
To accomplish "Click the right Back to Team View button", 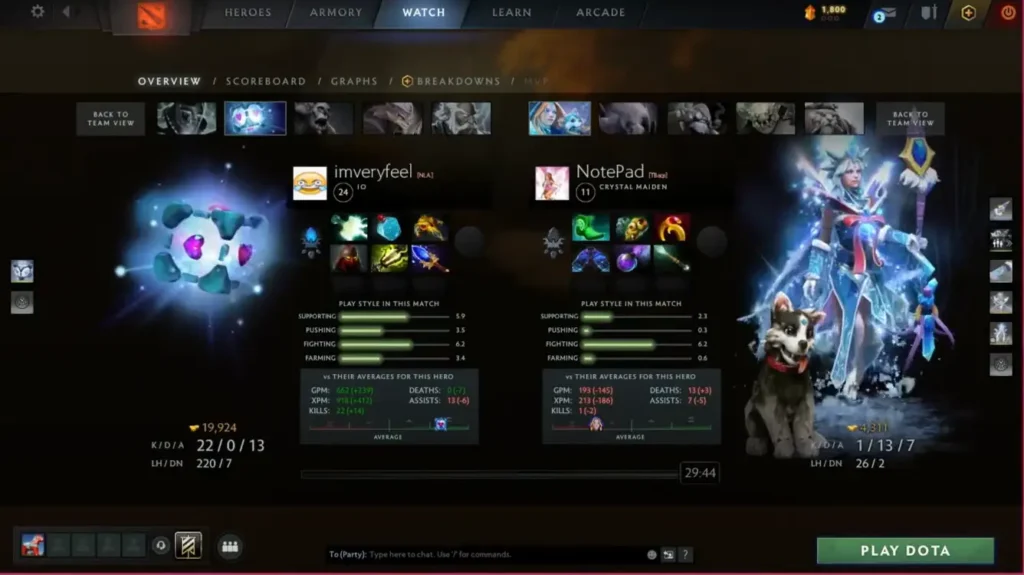I will click(910, 118).
